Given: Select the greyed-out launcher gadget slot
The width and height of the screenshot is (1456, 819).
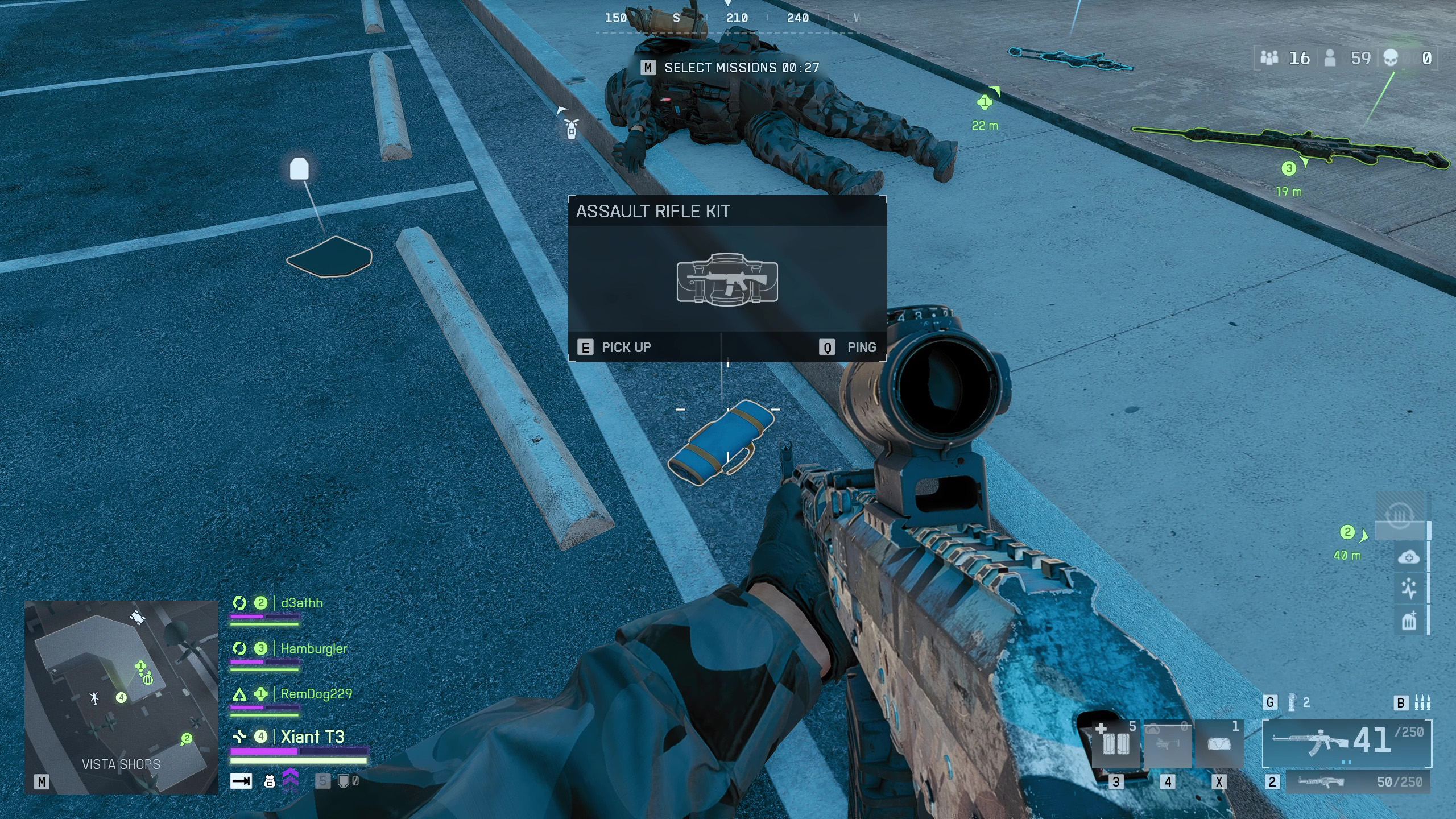Looking at the screenshot, I should click(x=1167, y=744).
